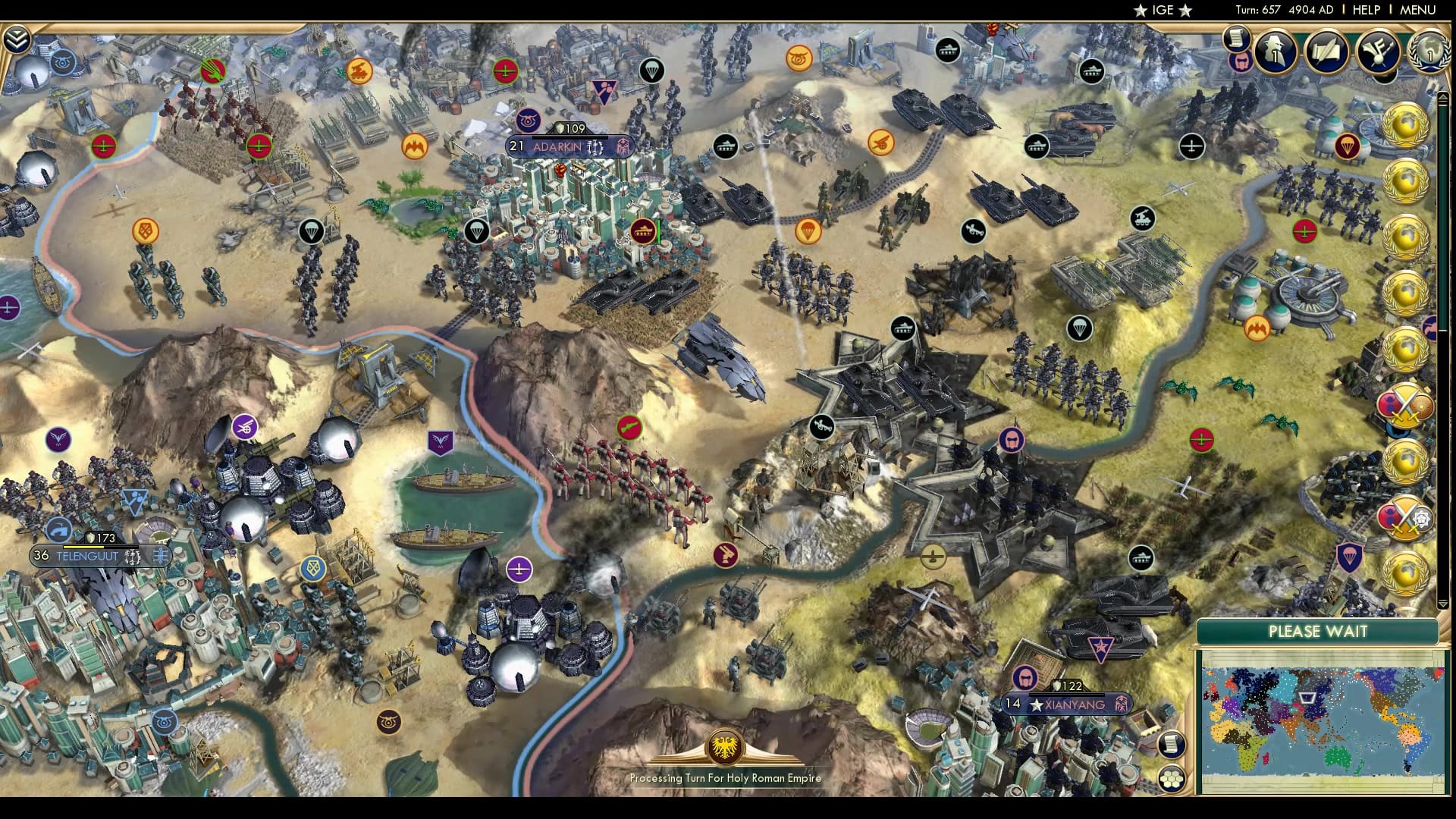
Task: Open HELP from the top bar
Action: click(x=1366, y=10)
